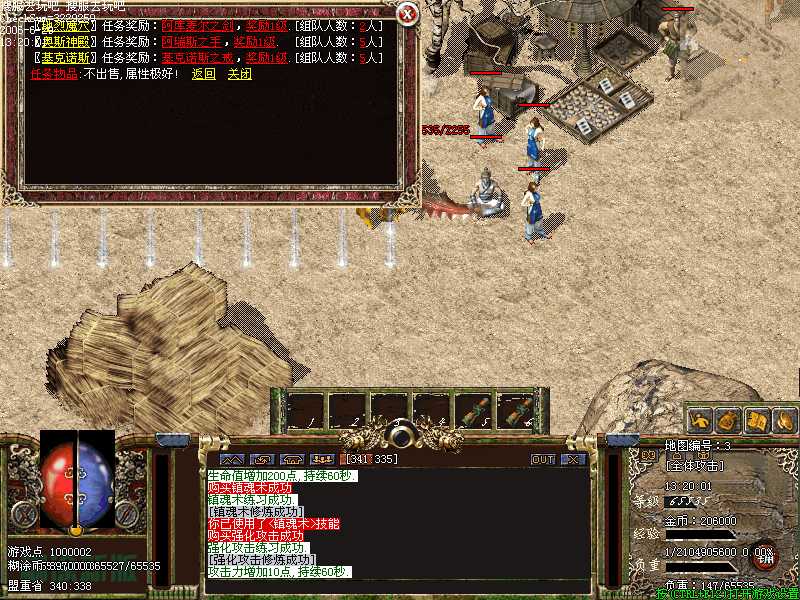
Task: Open the character status helmet icon
Action: click(x=701, y=421)
